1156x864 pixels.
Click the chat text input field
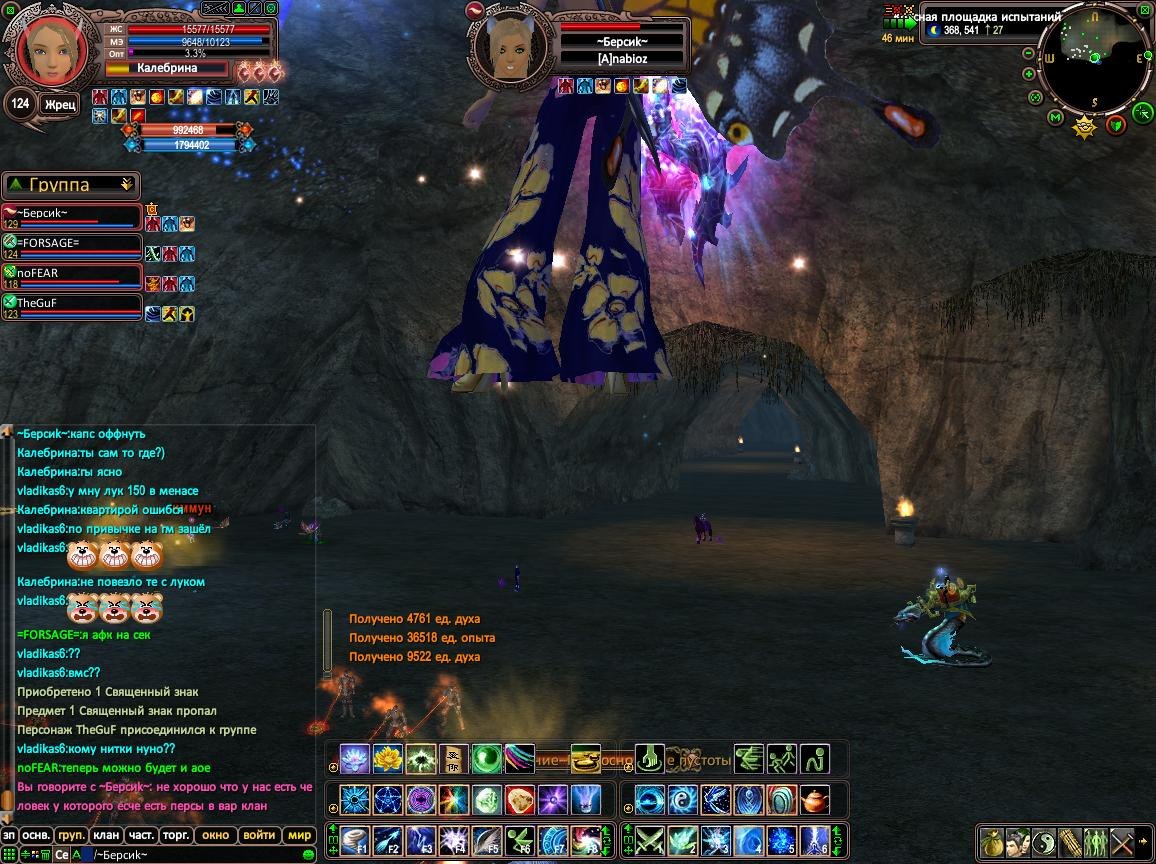tap(200, 855)
